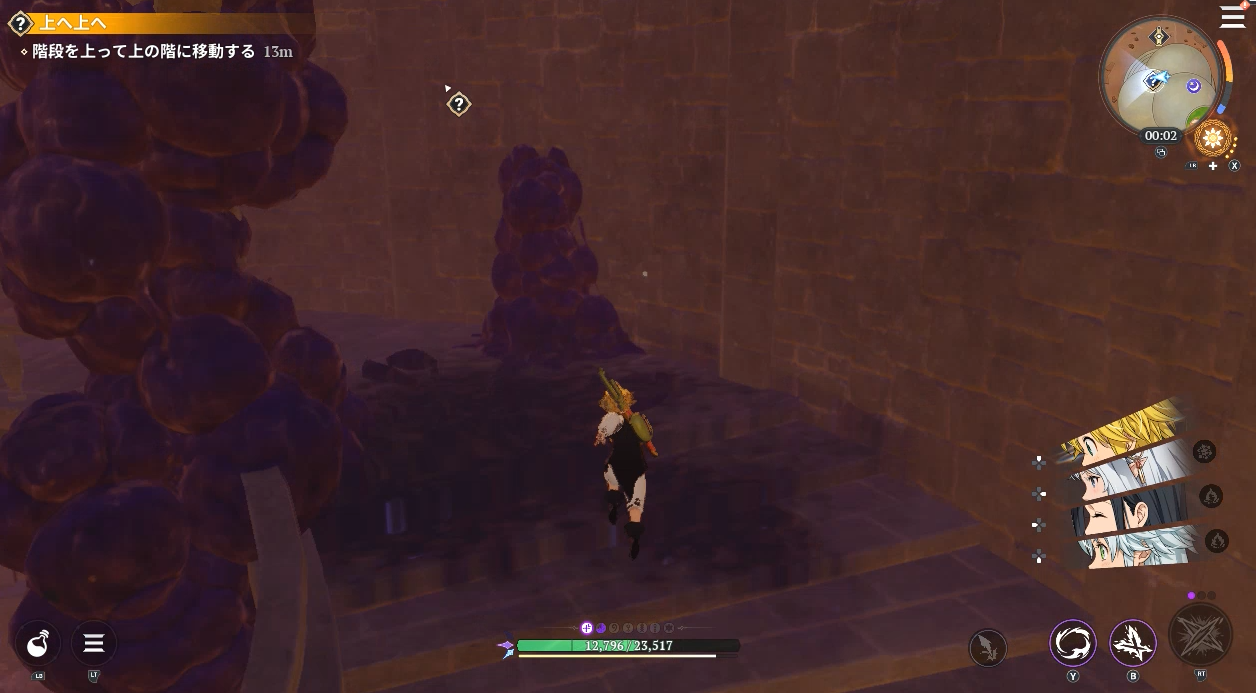The width and height of the screenshot is (1256, 693).
Task: Use the dimmed feather-slash skill icon
Action: click(x=988, y=647)
